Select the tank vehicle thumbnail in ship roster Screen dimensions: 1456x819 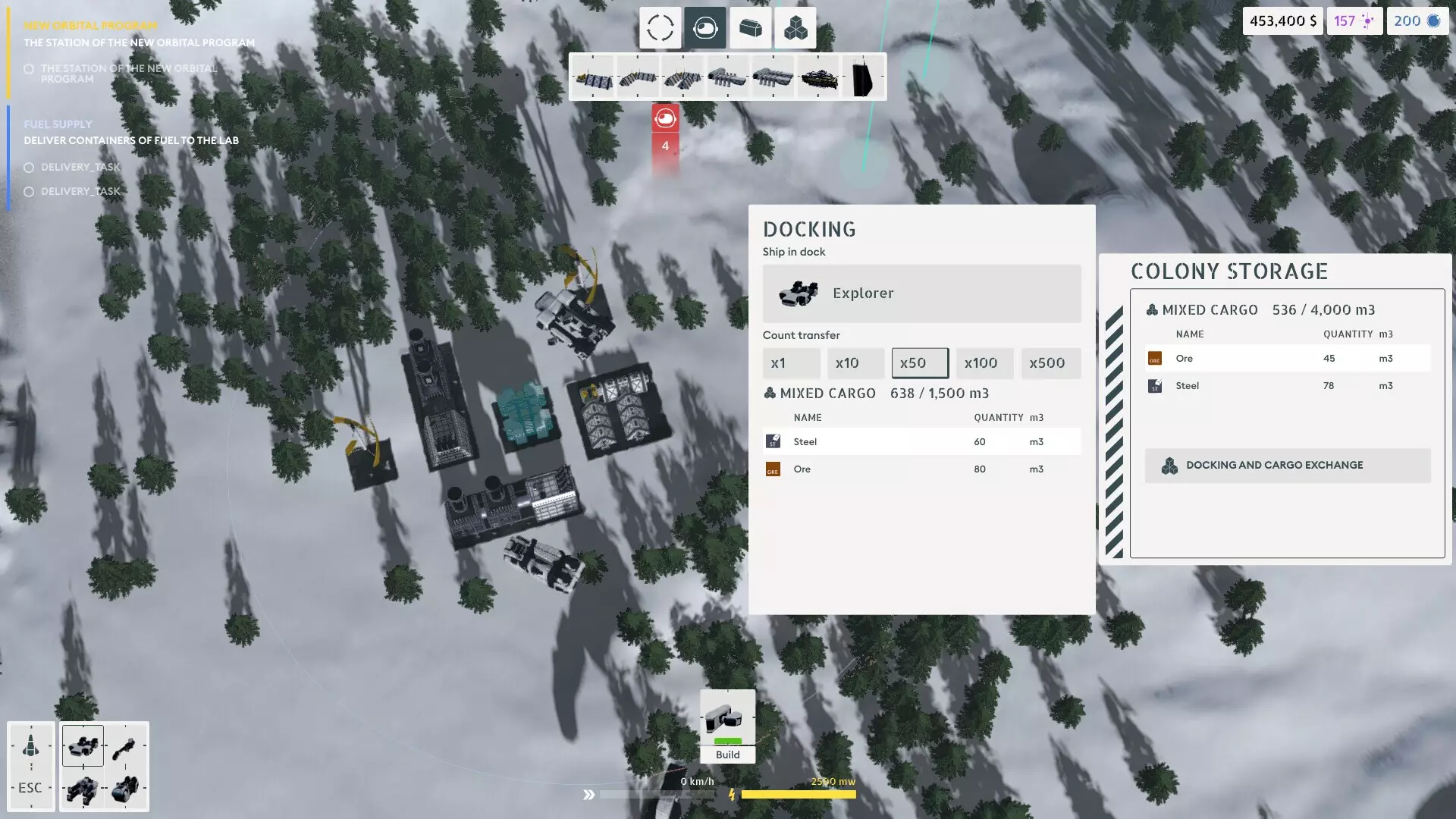pos(820,76)
